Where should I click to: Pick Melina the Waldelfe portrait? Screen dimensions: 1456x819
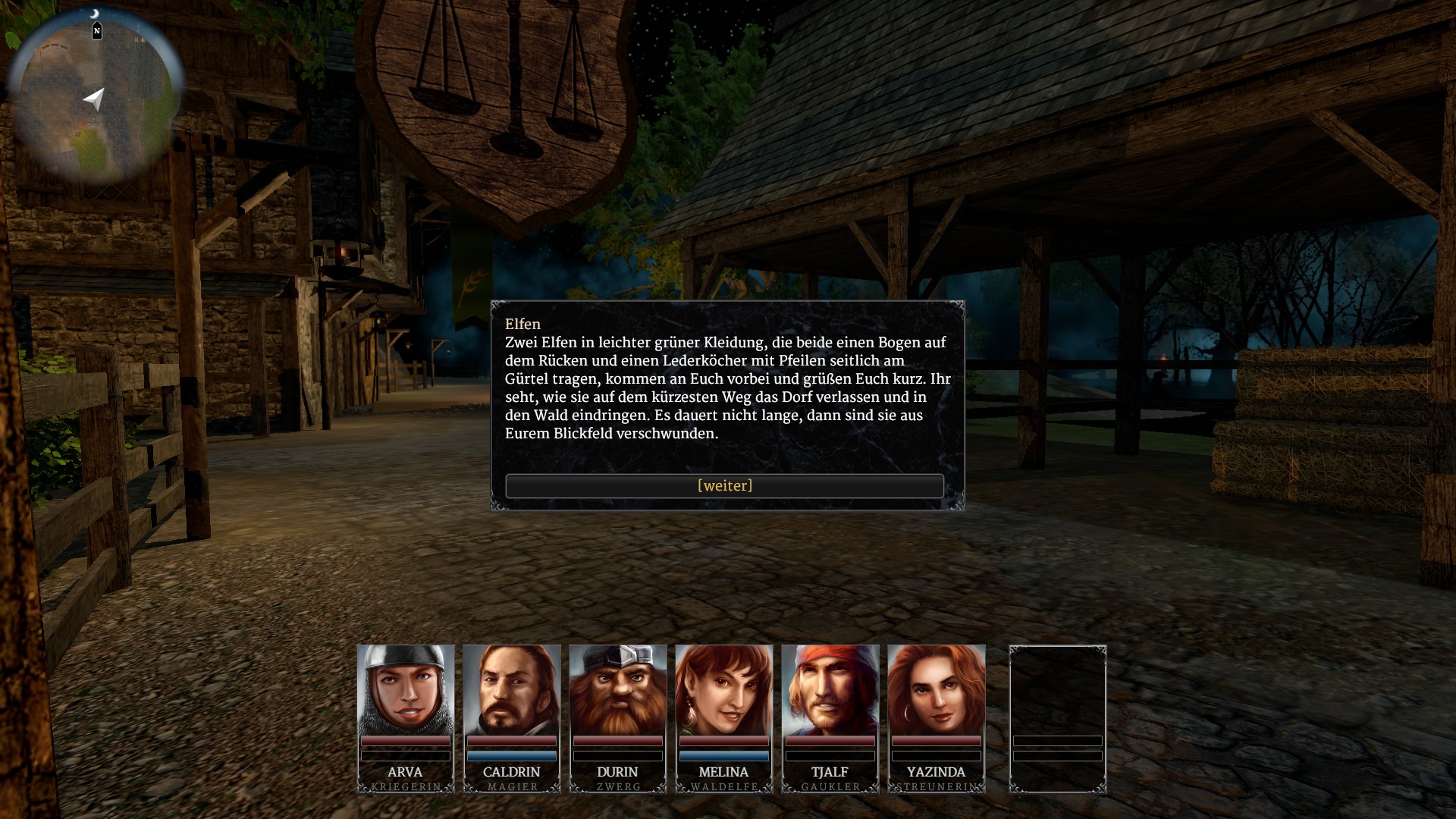[724, 690]
